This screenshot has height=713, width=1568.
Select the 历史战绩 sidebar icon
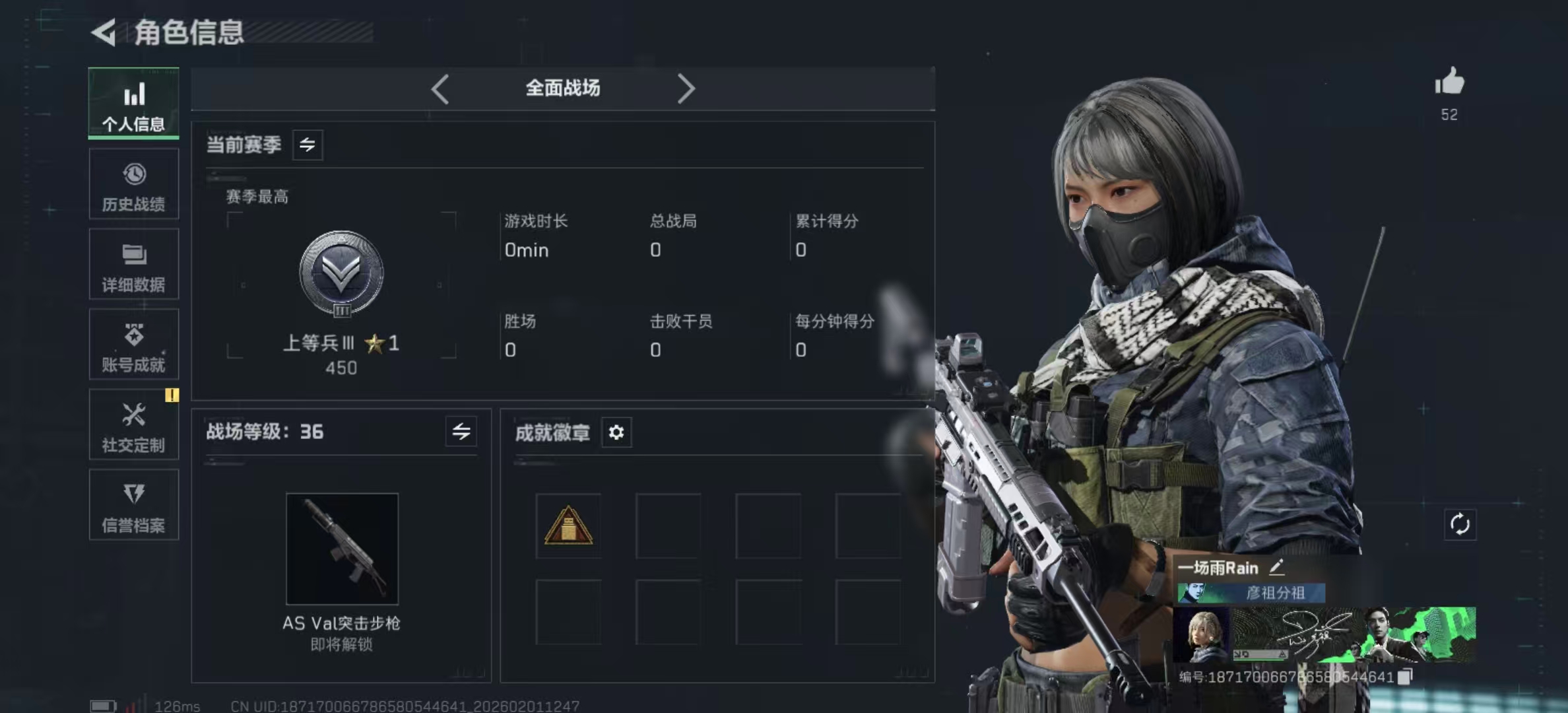click(133, 185)
